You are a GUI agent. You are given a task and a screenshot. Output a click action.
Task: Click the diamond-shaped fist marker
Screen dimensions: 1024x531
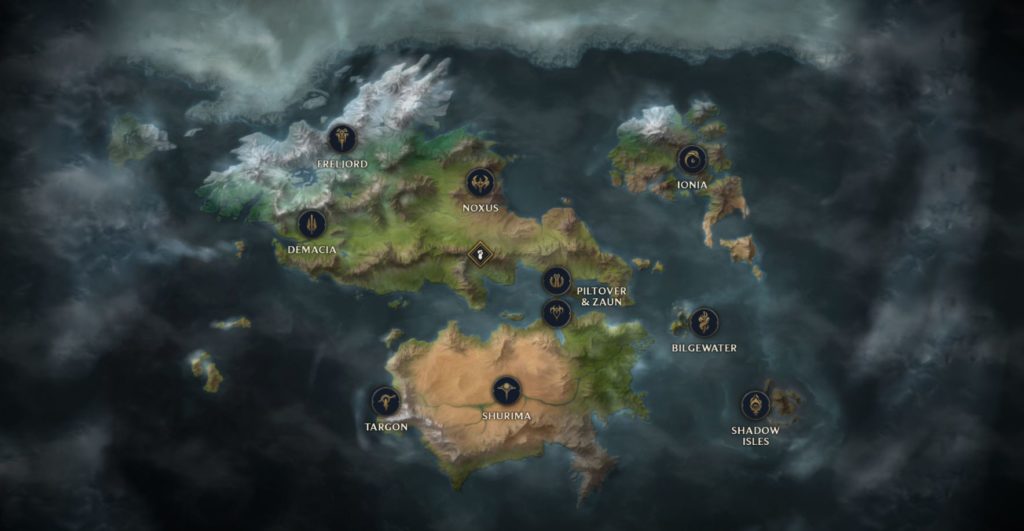[x=480, y=253]
